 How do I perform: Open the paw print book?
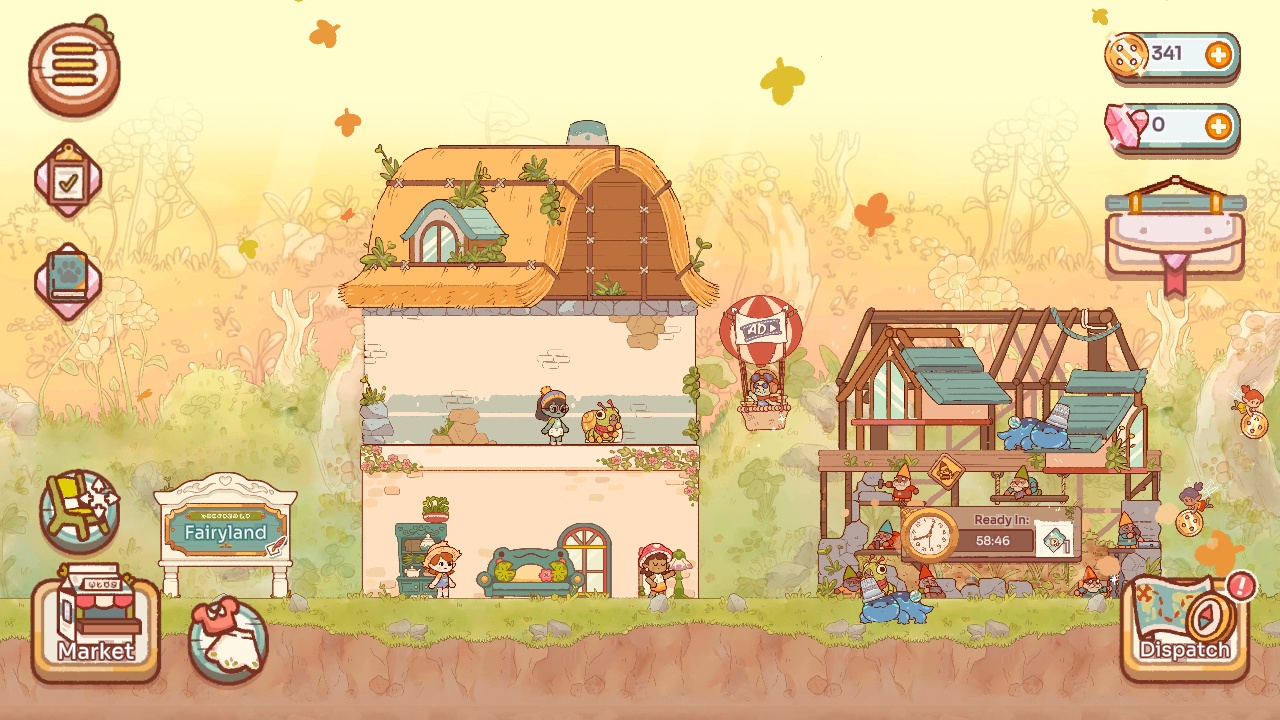click(68, 281)
